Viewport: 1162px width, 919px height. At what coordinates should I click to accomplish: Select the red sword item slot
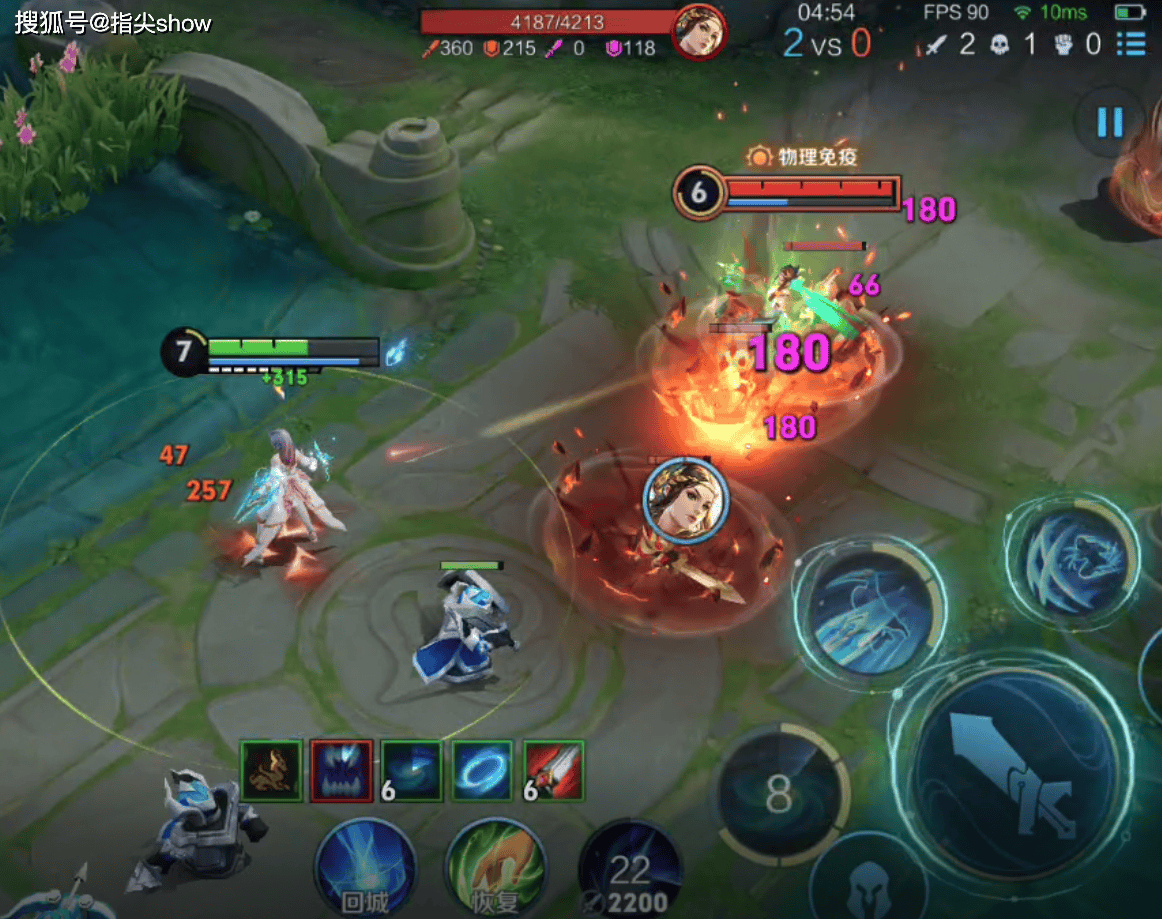[x=553, y=771]
